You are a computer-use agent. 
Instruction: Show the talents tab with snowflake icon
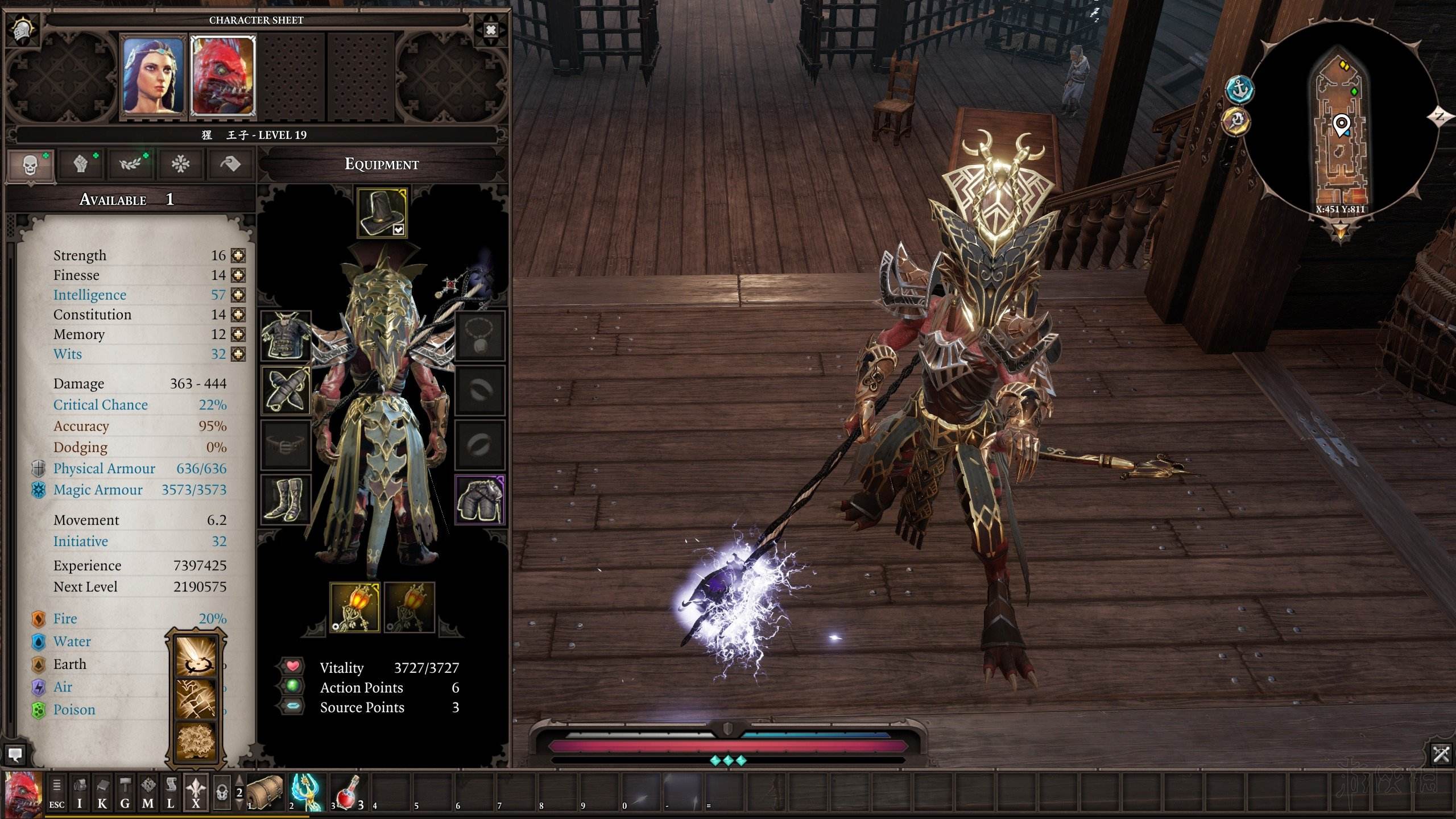tap(181, 165)
